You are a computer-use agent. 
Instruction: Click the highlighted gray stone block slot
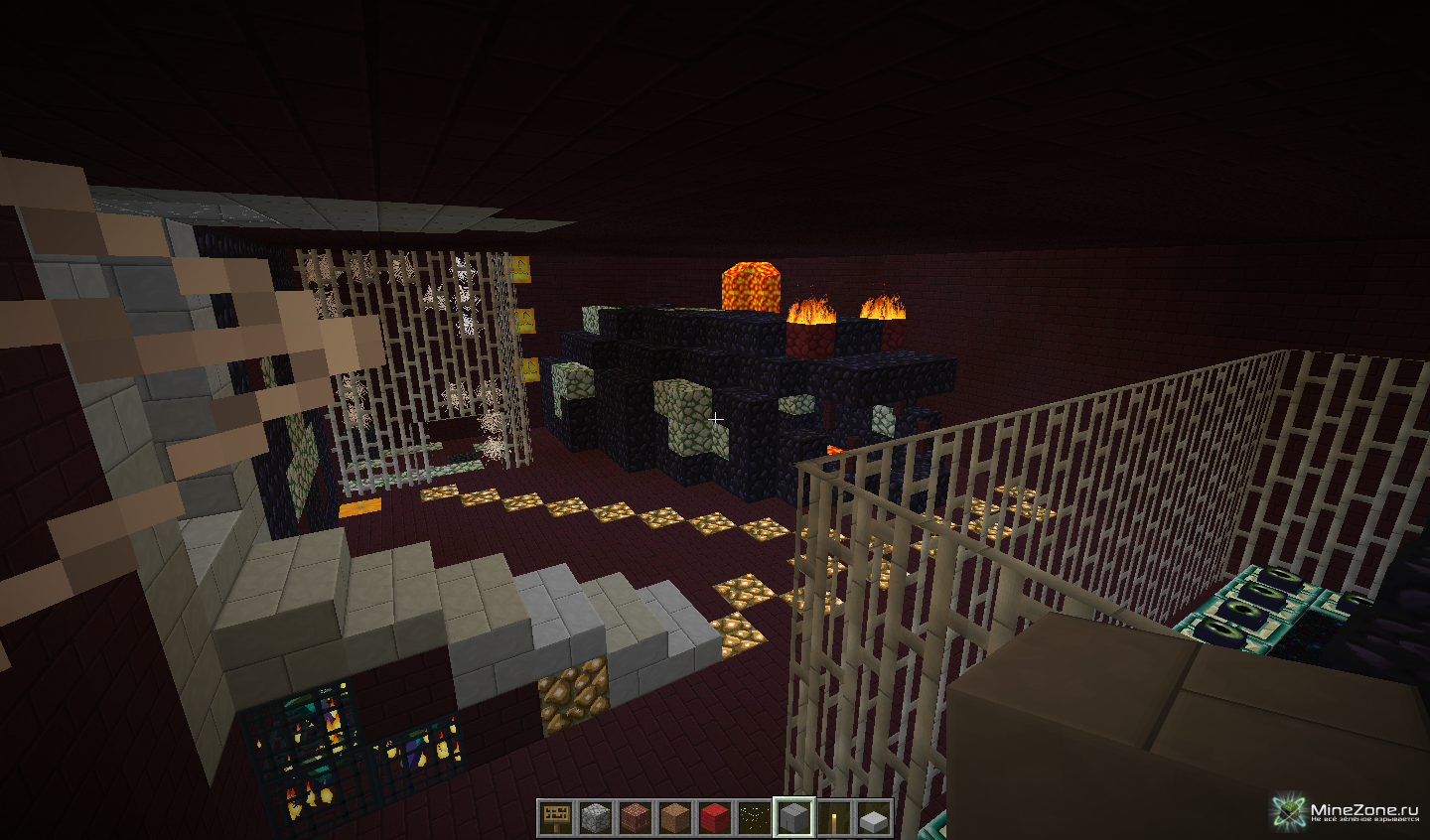tap(794, 818)
